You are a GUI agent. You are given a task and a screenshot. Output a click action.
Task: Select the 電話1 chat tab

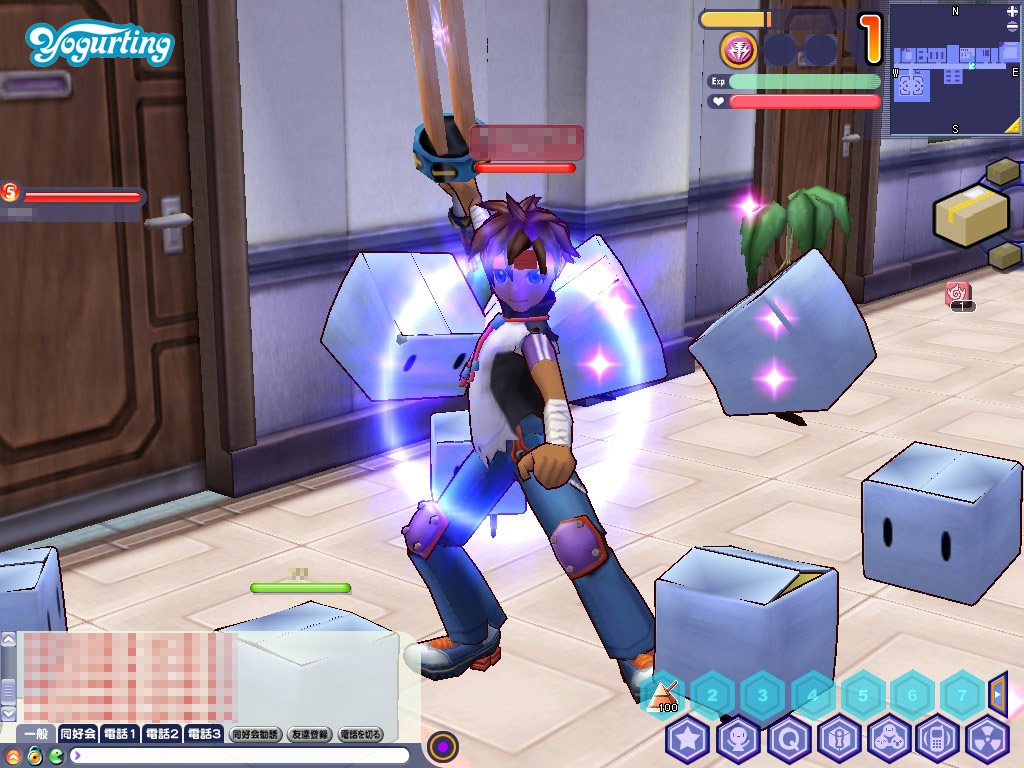pos(120,734)
